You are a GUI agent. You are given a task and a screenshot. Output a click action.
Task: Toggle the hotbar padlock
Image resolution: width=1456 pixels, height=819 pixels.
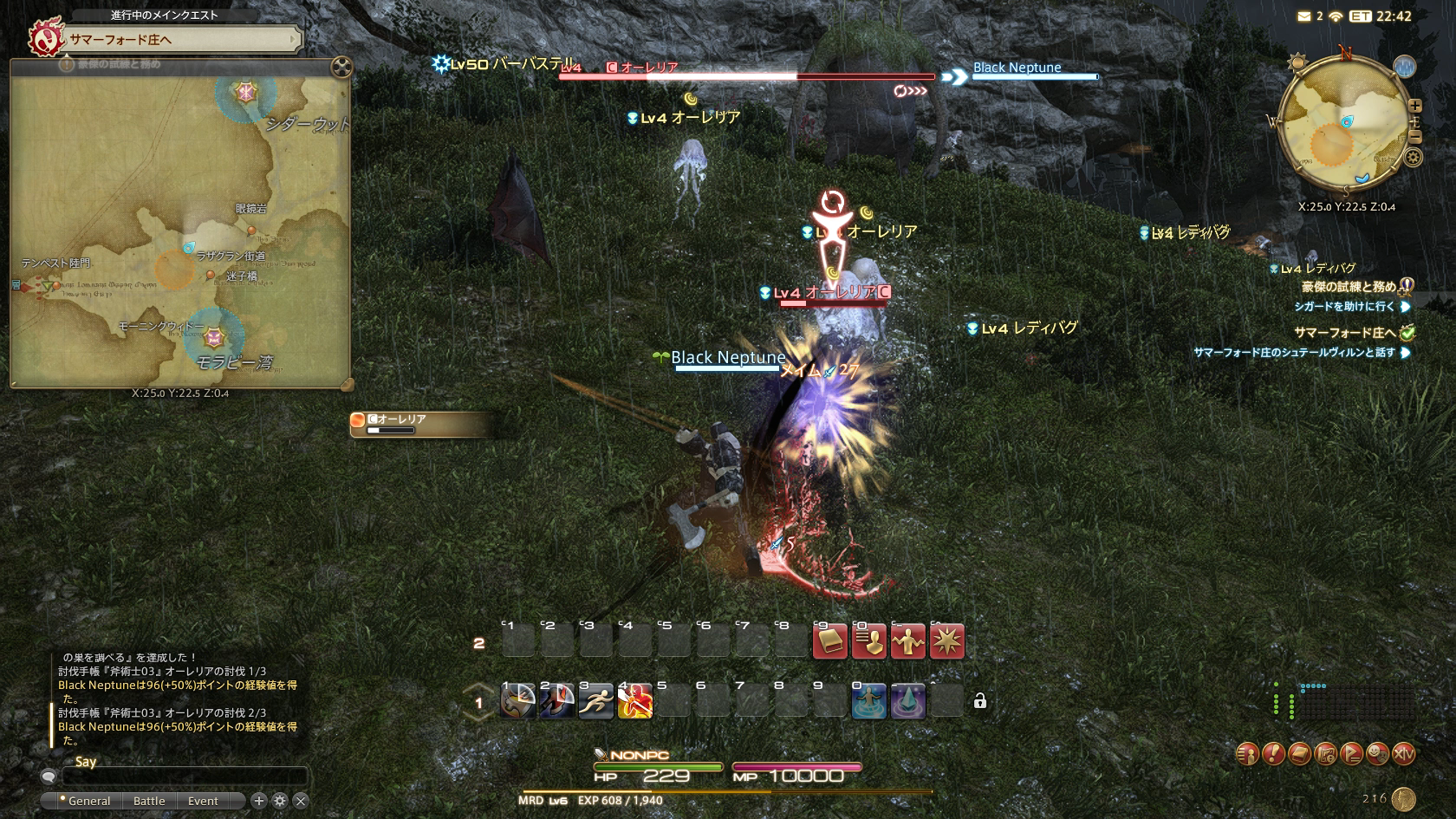point(980,701)
